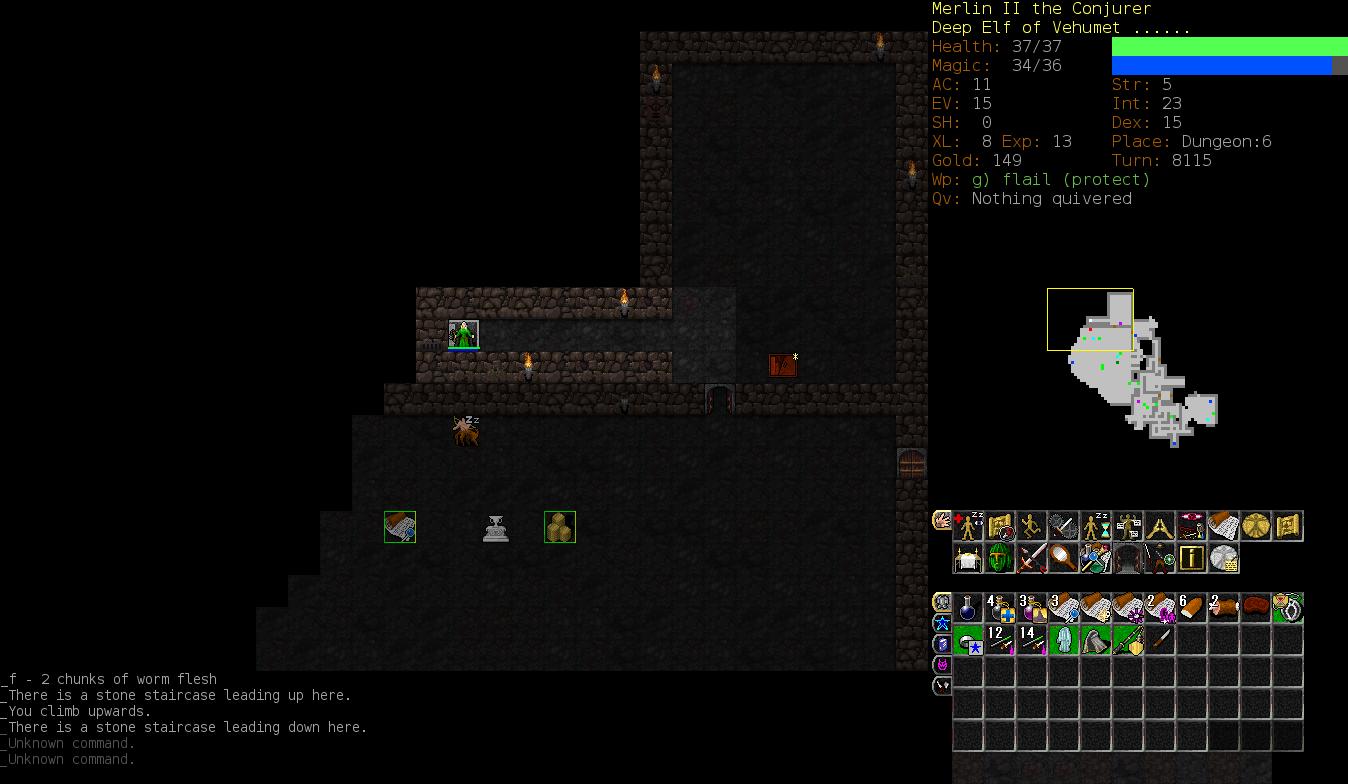
Task: Open the Vitruvian man gold disc icon
Action: tap(1256, 526)
